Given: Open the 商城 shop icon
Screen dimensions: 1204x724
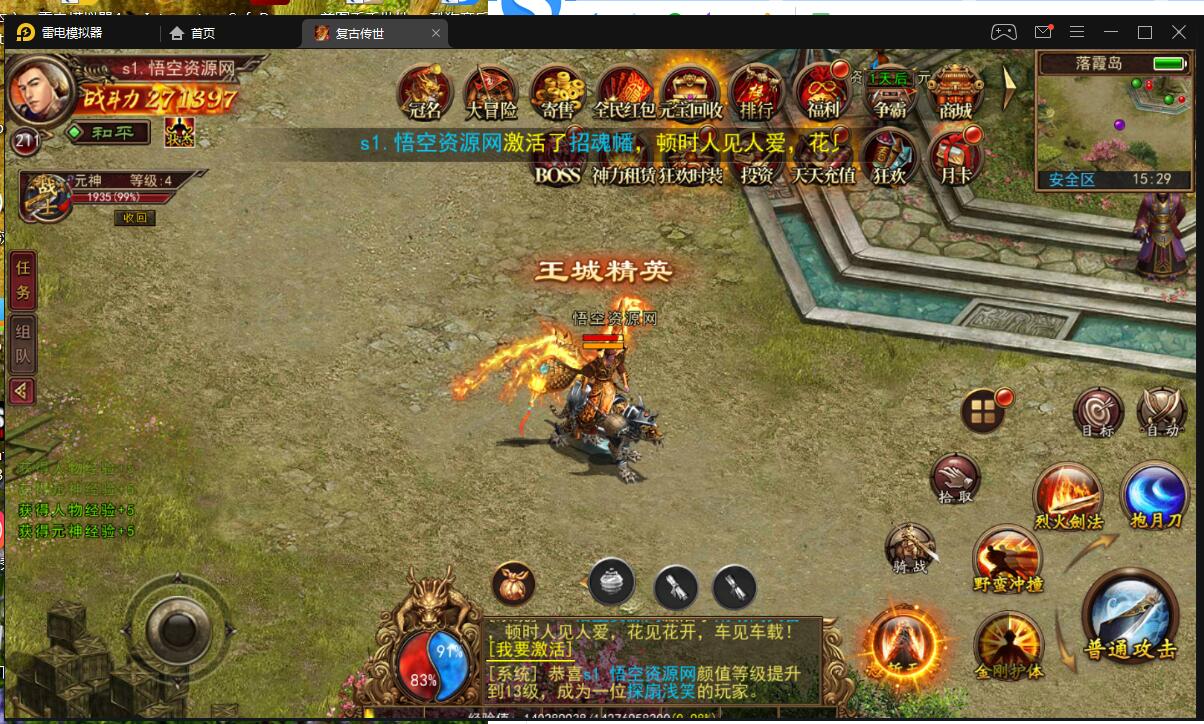Looking at the screenshot, I should coord(956,92).
